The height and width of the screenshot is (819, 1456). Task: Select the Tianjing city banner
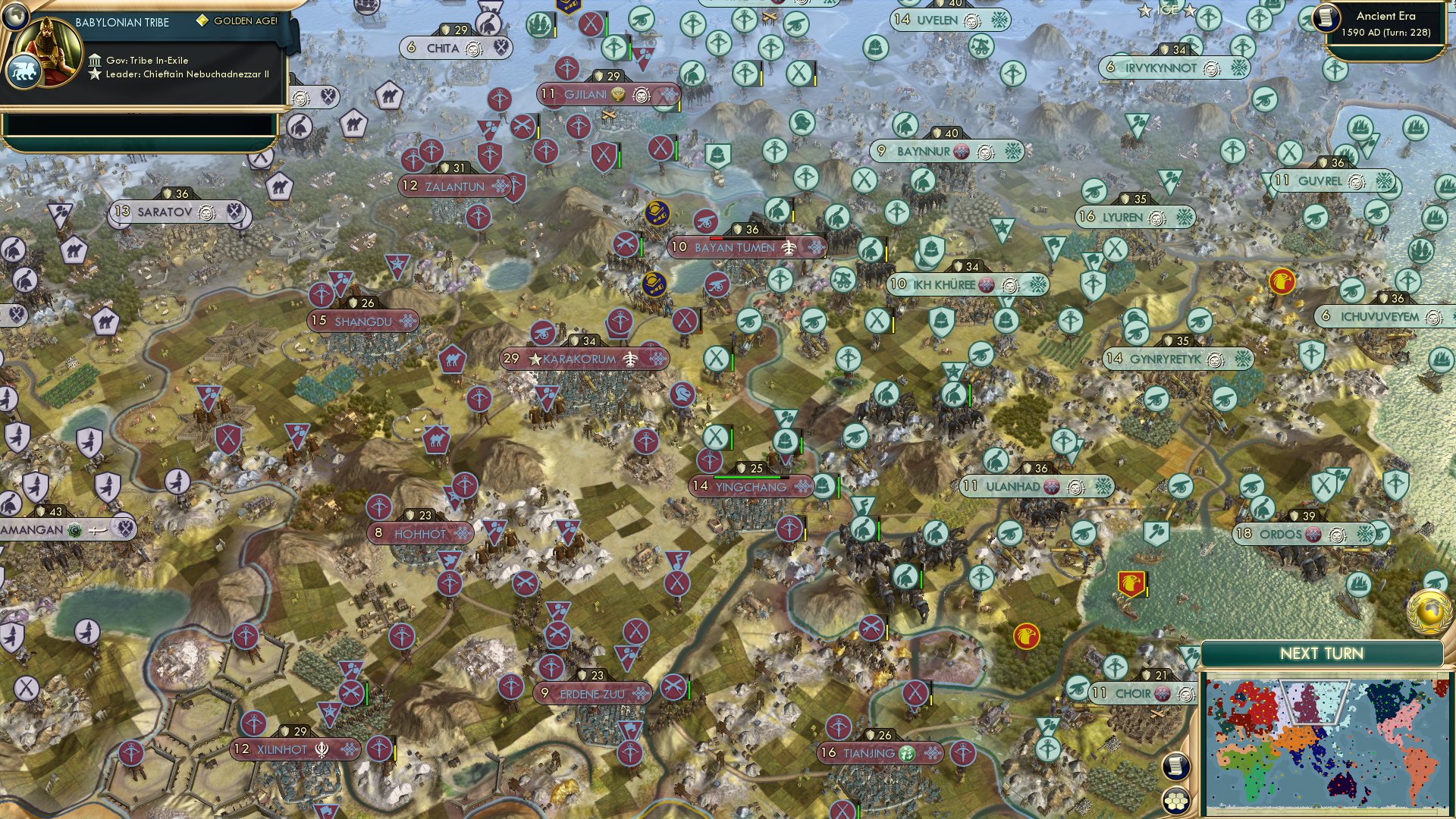(x=872, y=754)
